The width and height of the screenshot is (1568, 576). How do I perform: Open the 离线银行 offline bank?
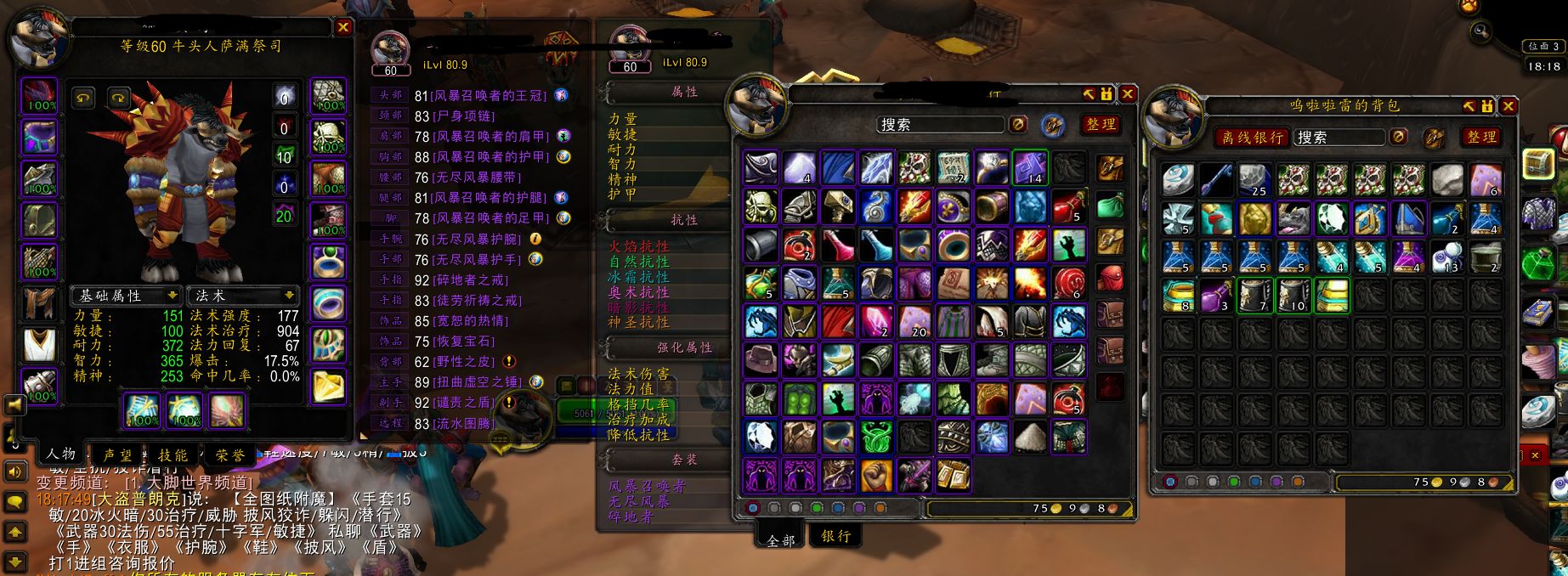click(1252, 137)
